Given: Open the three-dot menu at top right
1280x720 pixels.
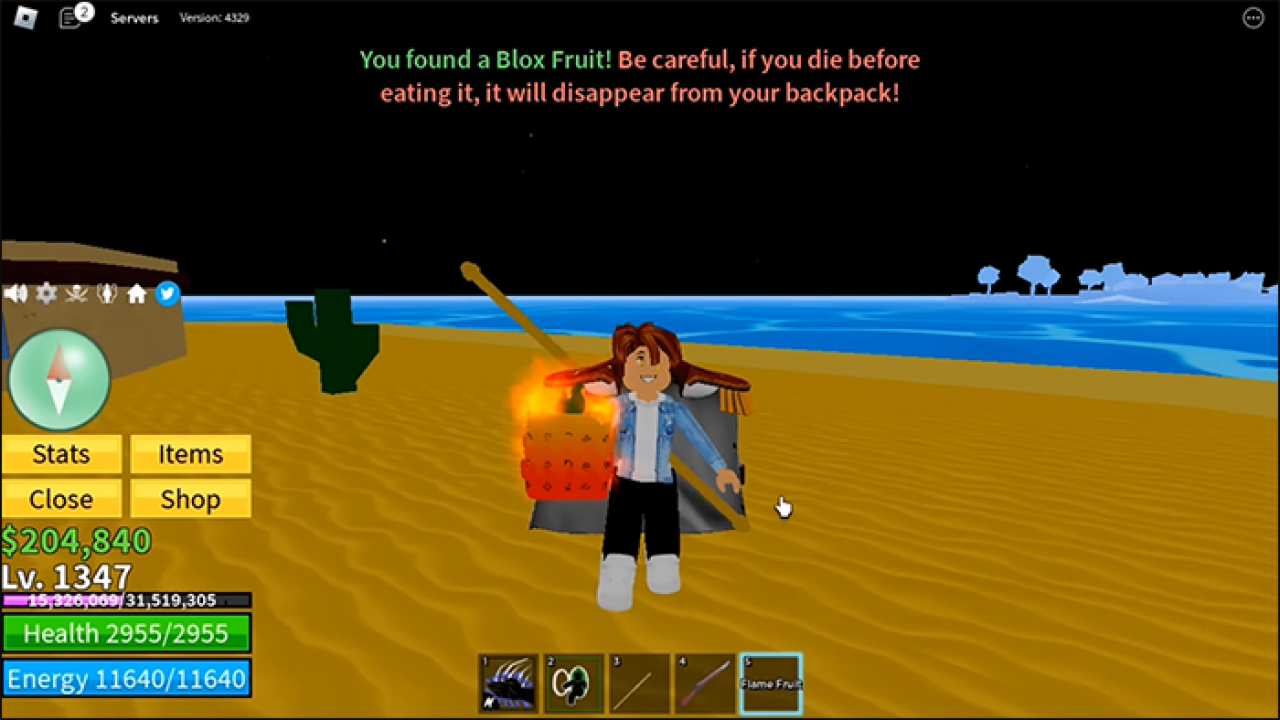Looking at the screenshot, I should tap(1253, 17).
